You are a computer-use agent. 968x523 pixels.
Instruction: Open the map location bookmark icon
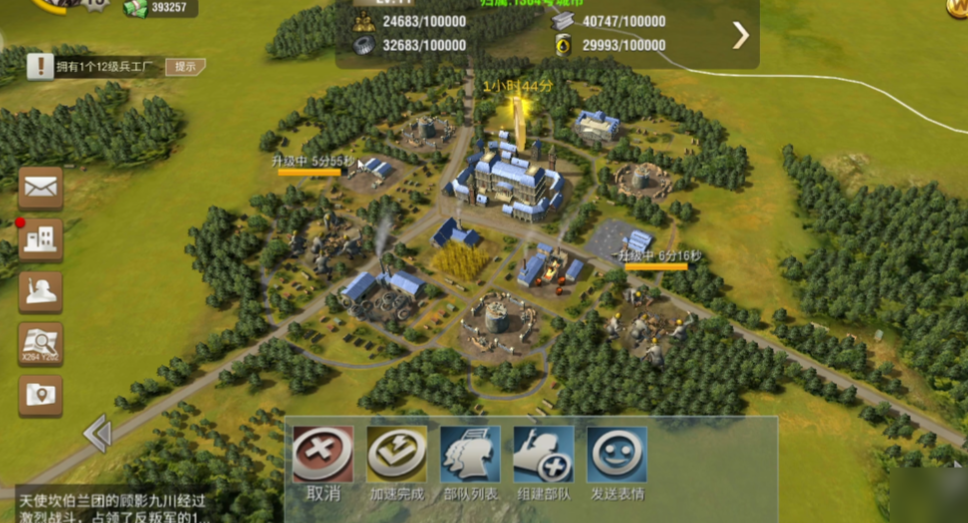(41, 395)
